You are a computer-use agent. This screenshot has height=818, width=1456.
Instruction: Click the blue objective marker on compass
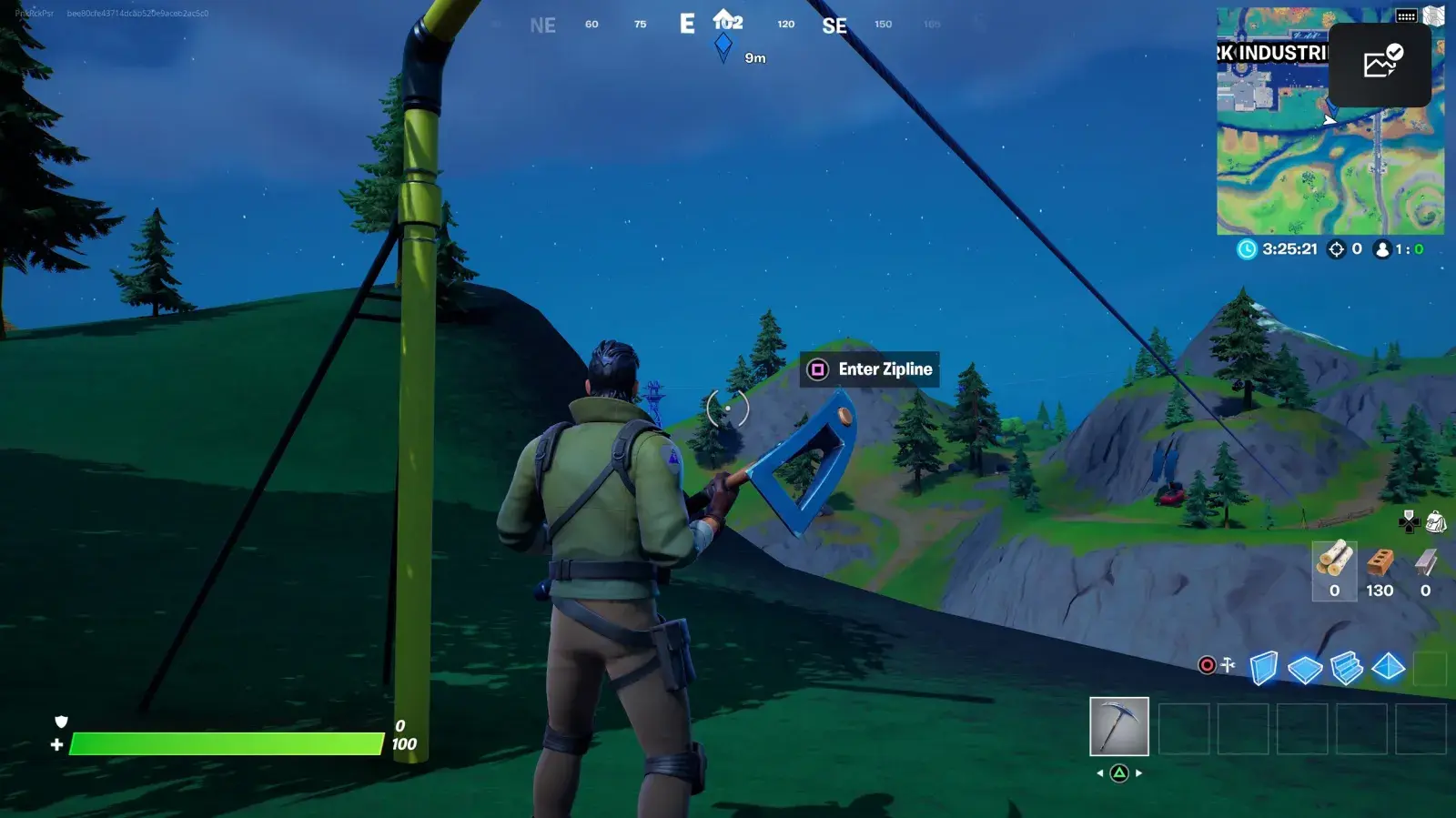723,45
